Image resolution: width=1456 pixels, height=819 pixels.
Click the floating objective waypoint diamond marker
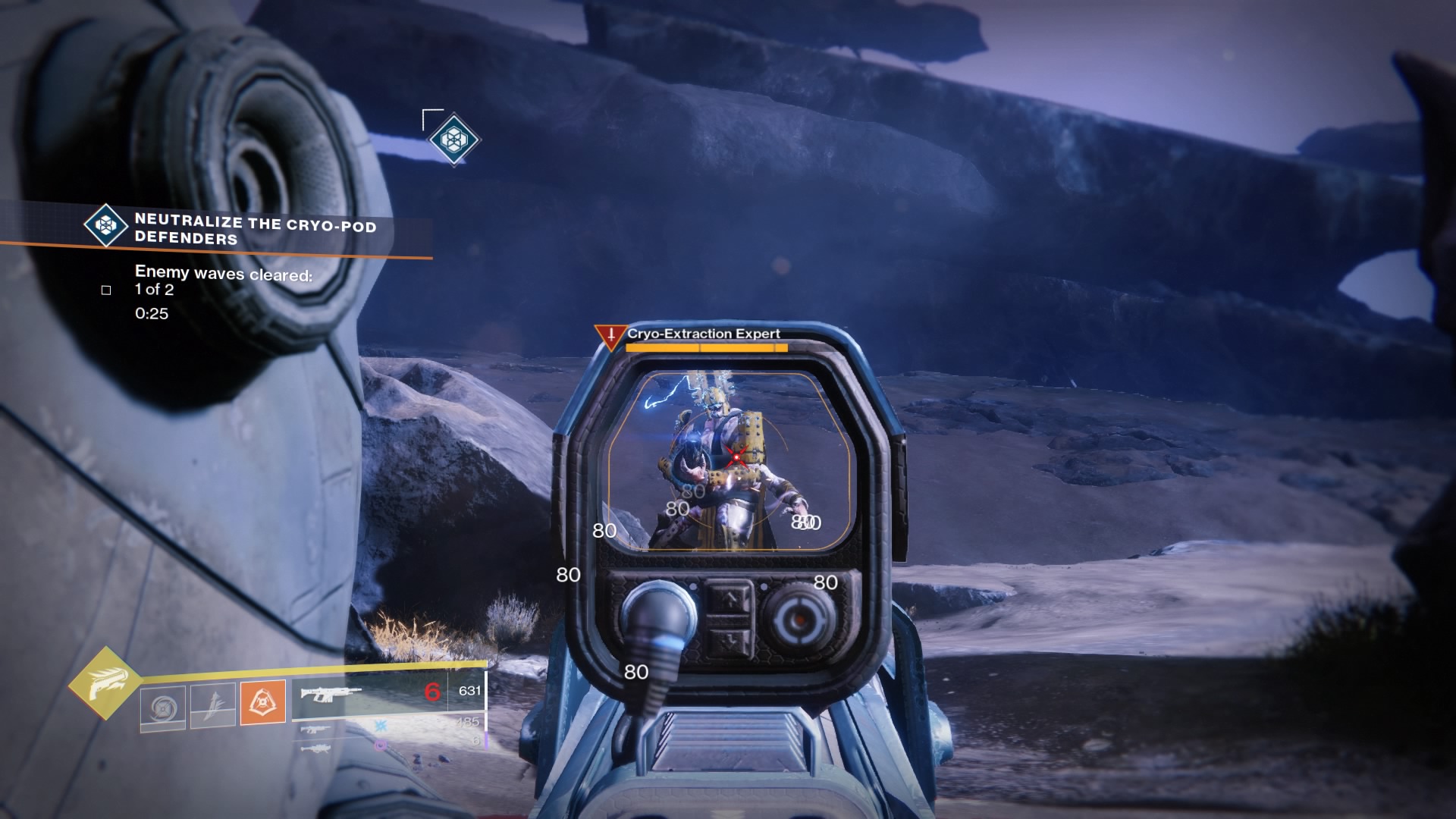(x=454, y=140)
